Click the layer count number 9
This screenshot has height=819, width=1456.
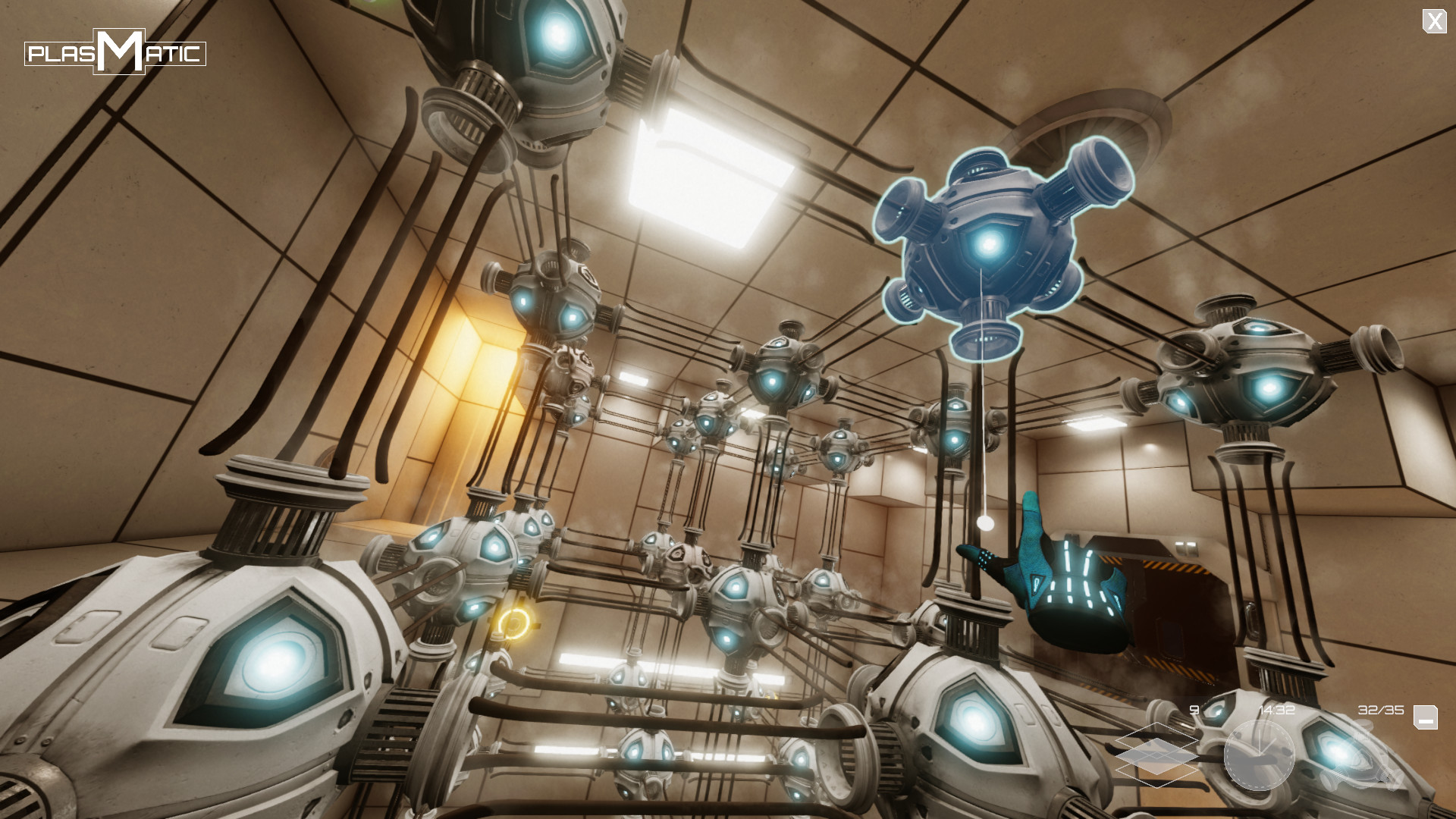coord(1192,711)
